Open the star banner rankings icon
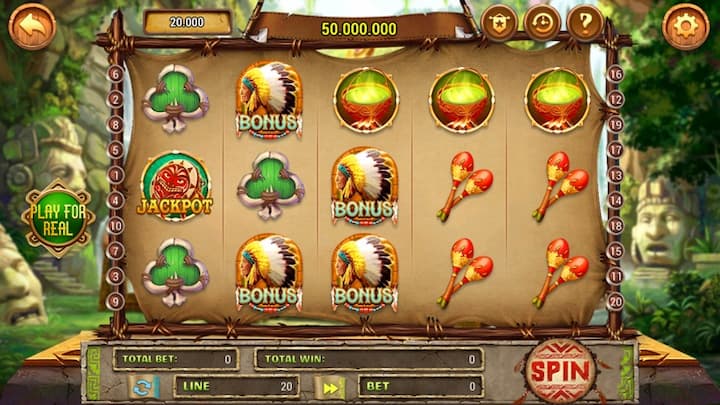Image resolution: width=720 pixels, height=405 pixels. click(x=498, y=23)
